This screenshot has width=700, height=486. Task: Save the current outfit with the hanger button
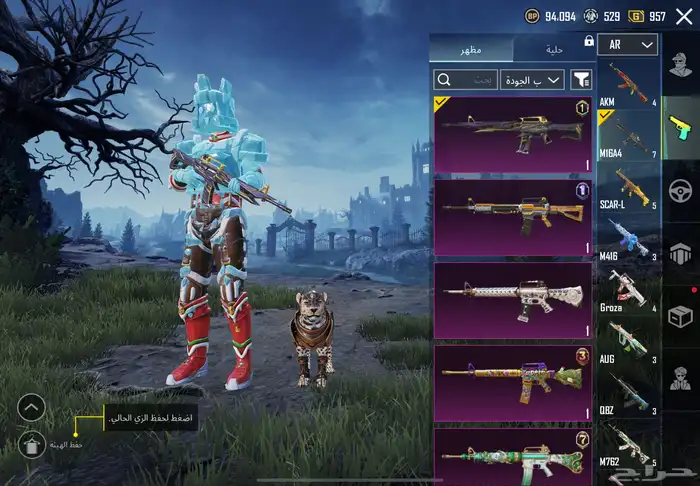[x=32, y=446]
